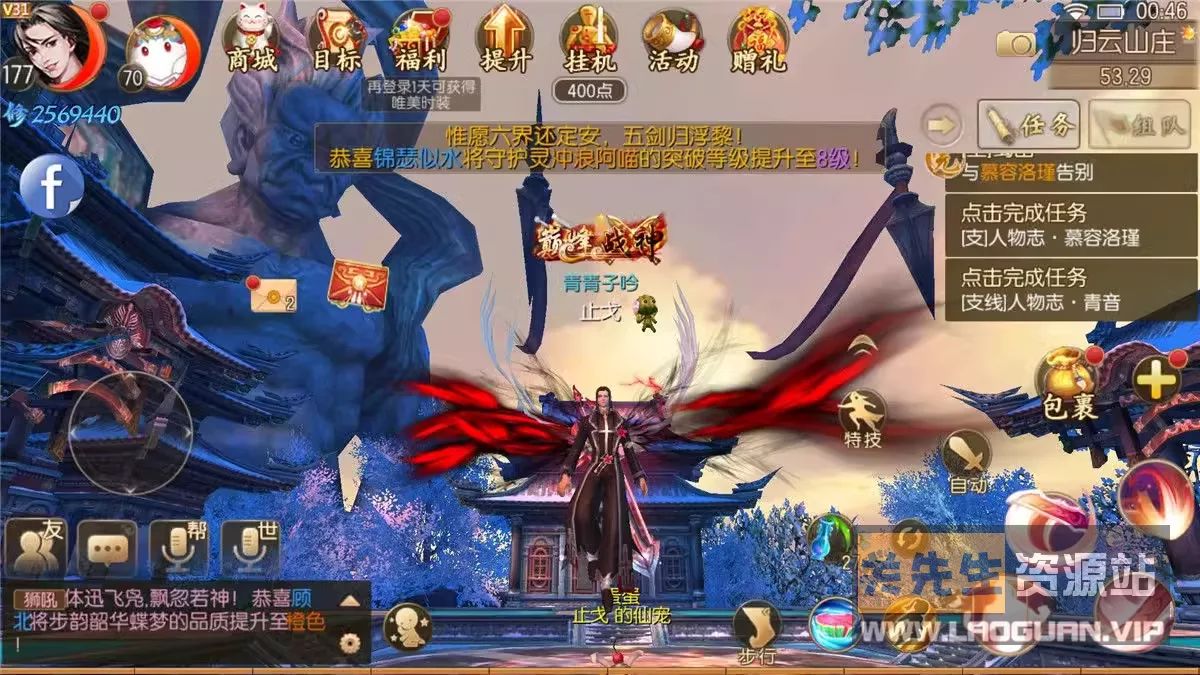Open the 提升 upgrade menu
The image size is (1200, 675).
(x=505, y=40)
